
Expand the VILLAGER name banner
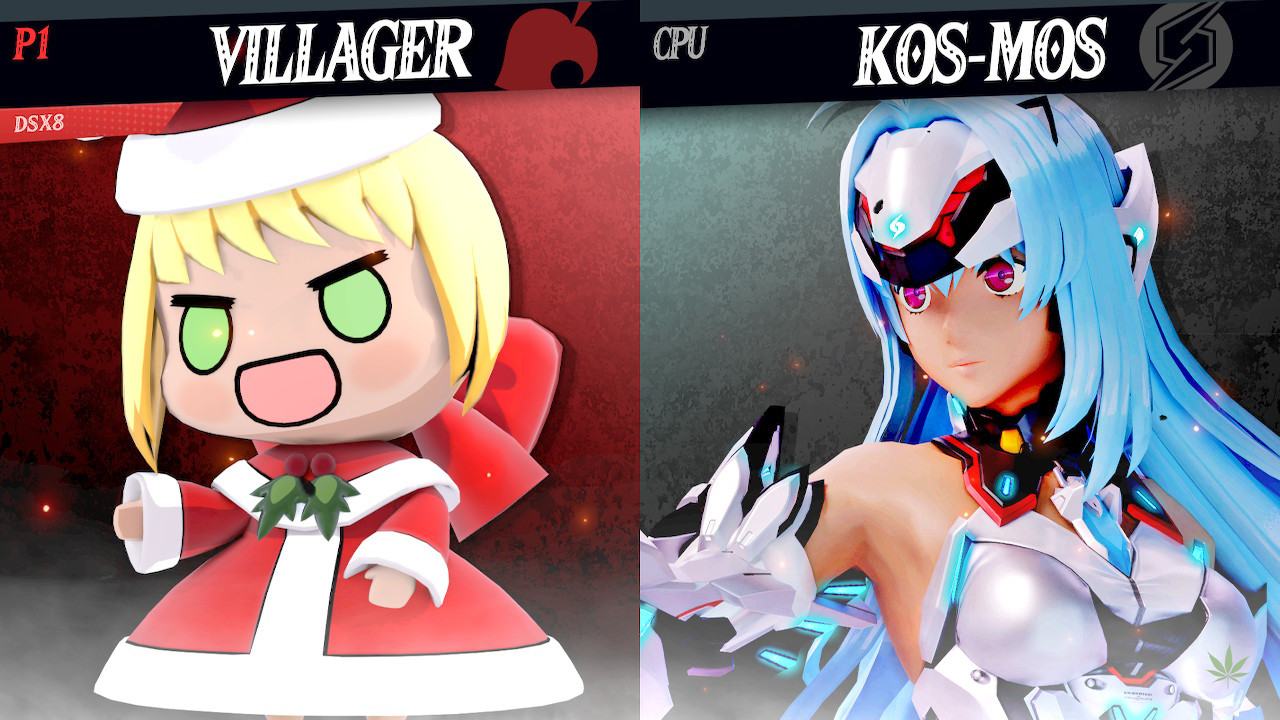coord(340,42)
